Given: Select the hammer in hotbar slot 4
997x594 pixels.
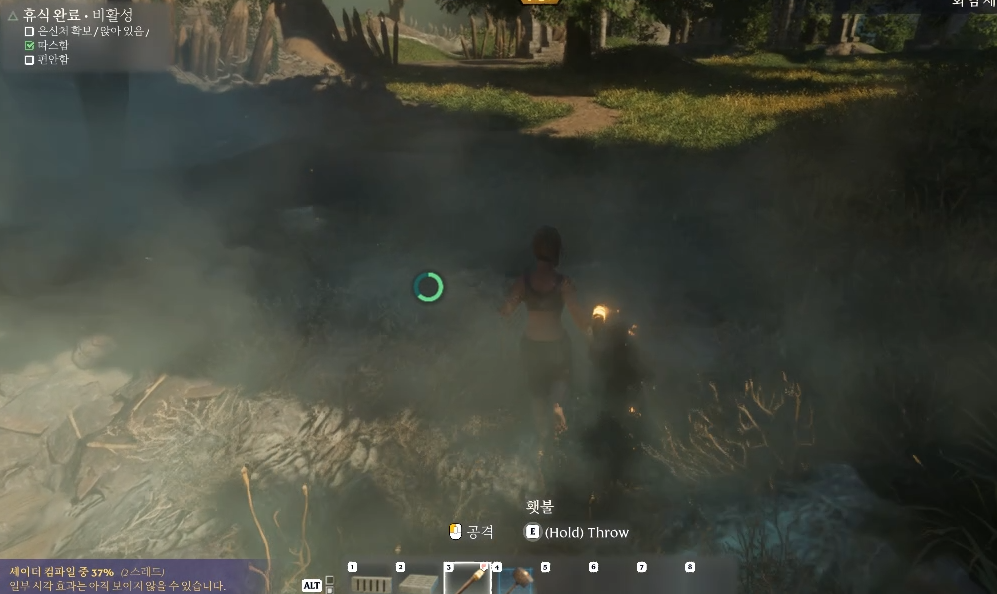Looking at the screenshot, I should click(x=516, y=580).
